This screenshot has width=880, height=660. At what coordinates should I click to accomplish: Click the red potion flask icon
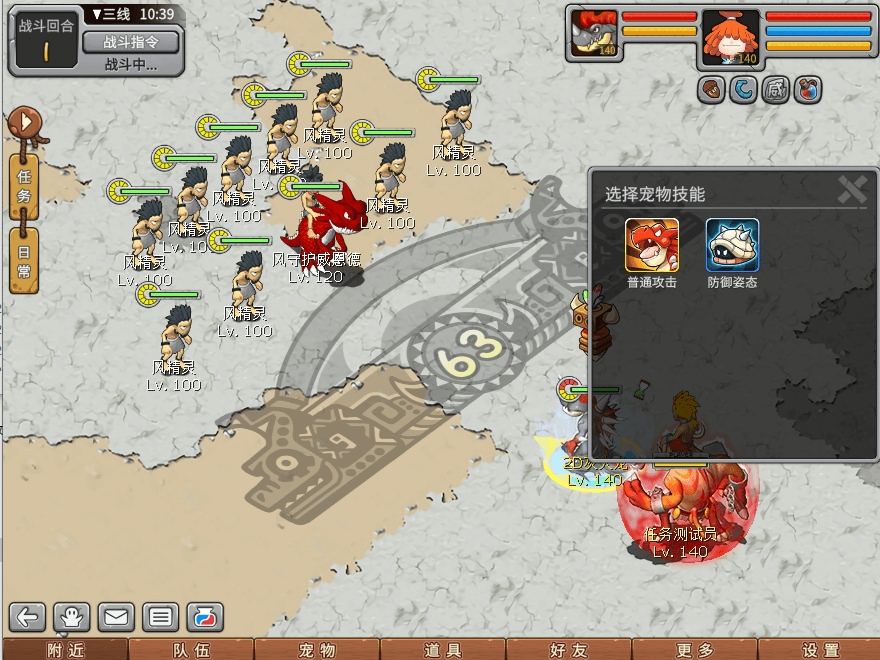click(x=807, y=90)
